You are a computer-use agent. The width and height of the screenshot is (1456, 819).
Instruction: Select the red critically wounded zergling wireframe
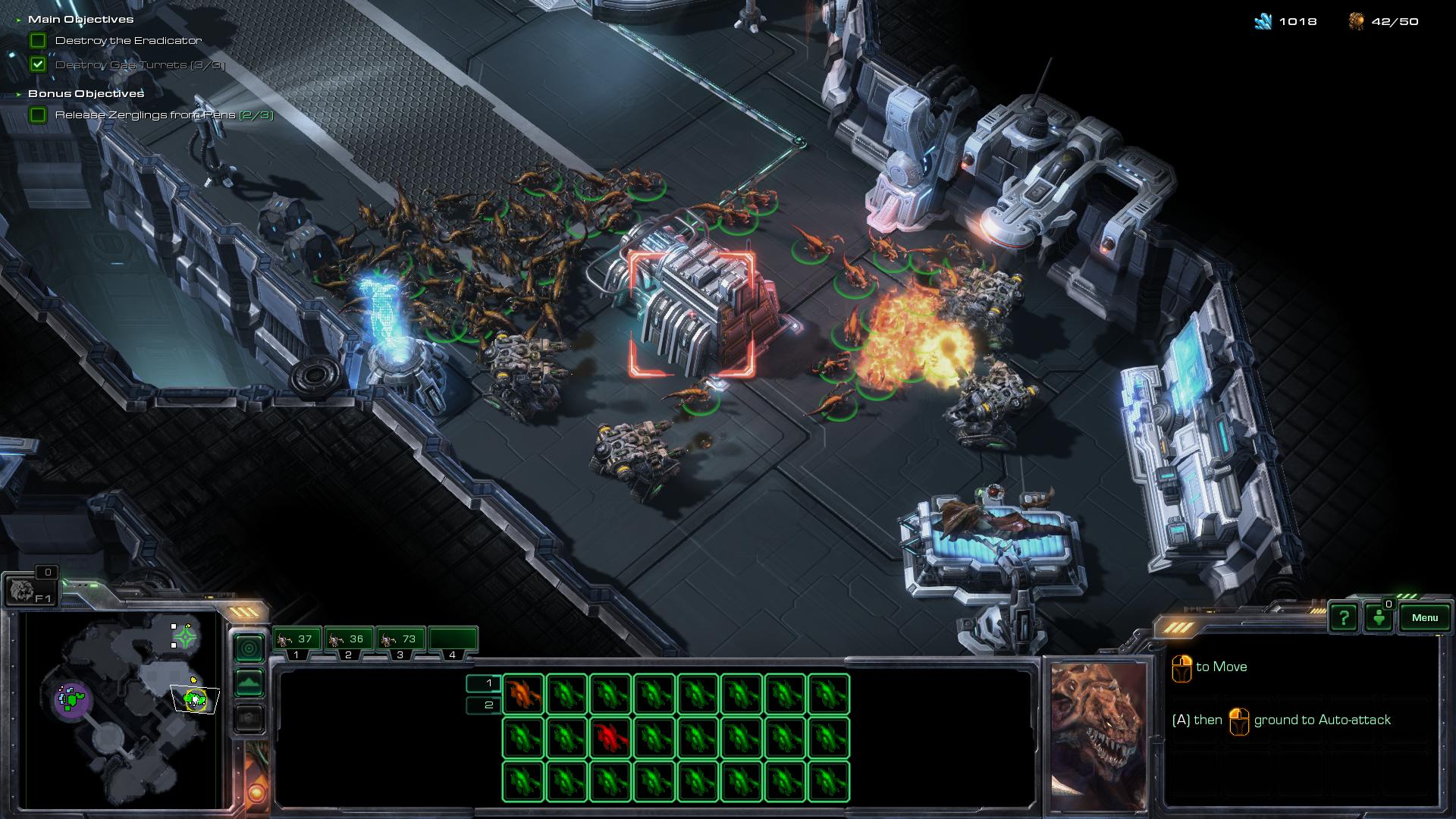coord(610,737)
